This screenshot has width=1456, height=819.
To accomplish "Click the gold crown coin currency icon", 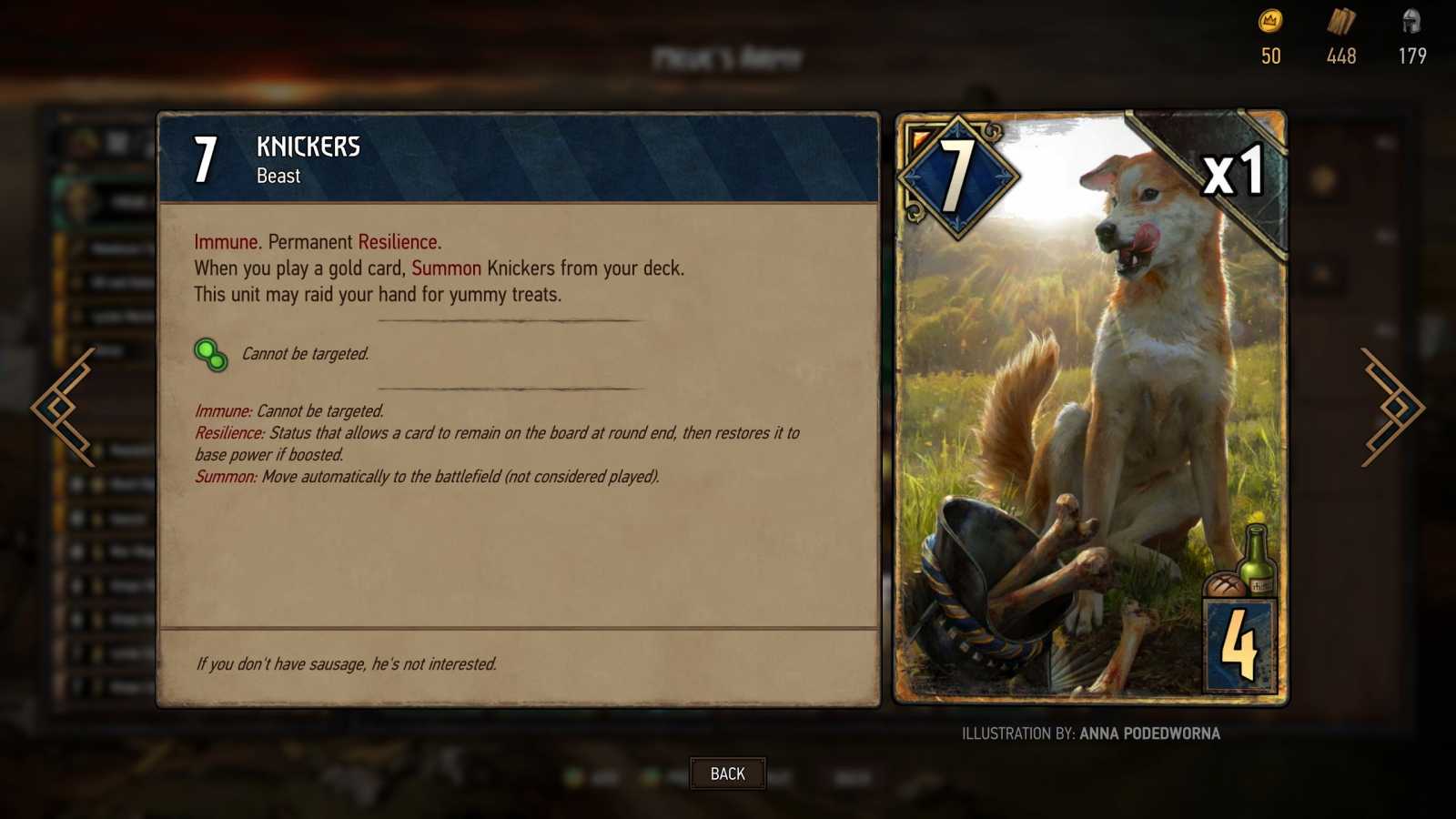I will click(1269, 25).
